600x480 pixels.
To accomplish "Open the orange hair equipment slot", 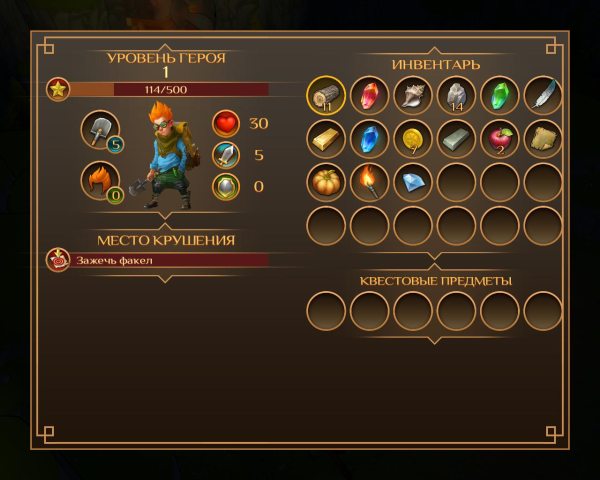I will point(100,181).
